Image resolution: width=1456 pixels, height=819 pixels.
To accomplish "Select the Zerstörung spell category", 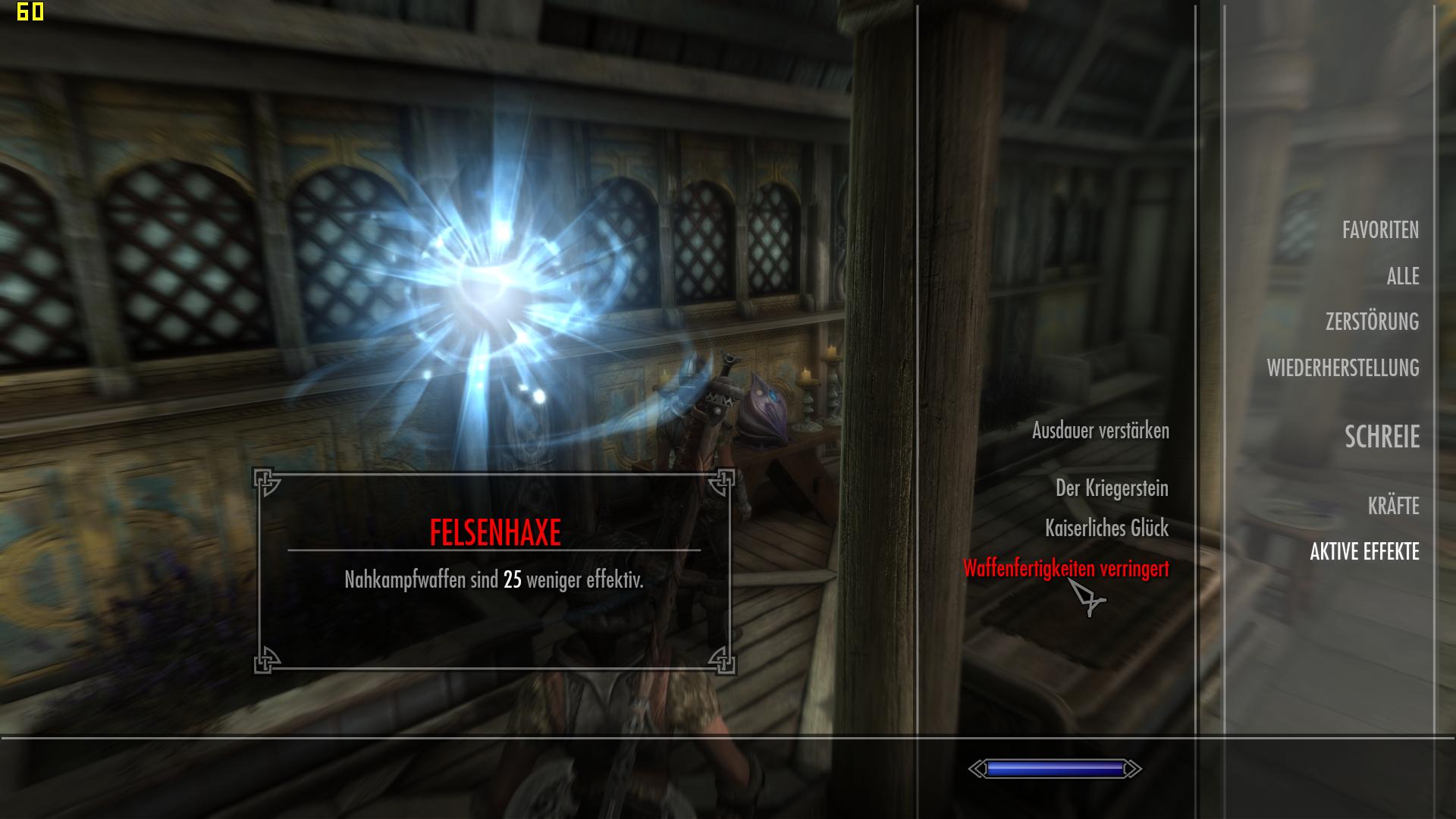I will [1372, 322].
